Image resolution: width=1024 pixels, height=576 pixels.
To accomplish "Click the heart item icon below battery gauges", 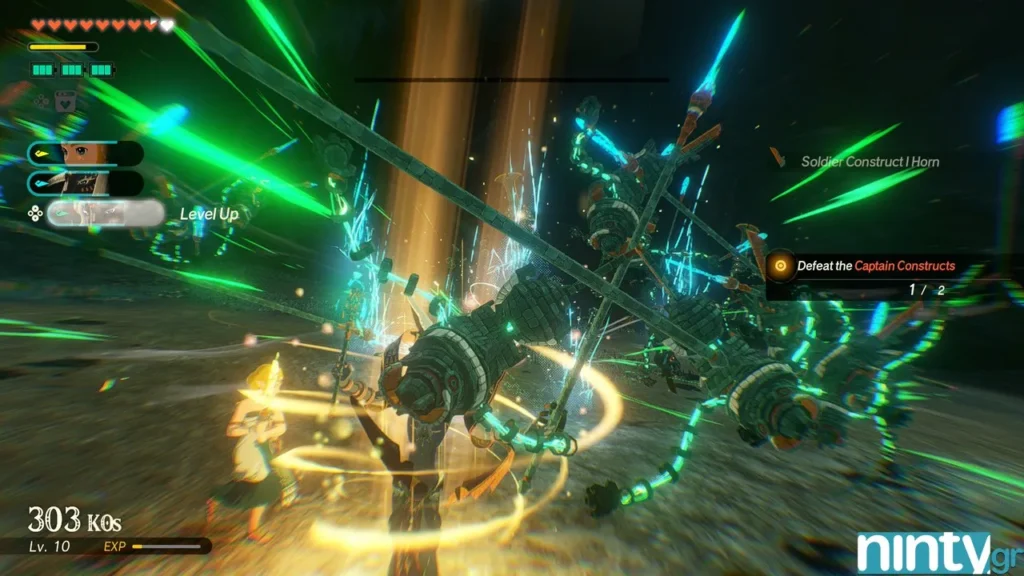I will pyautogui.click(x=66, y=100).
